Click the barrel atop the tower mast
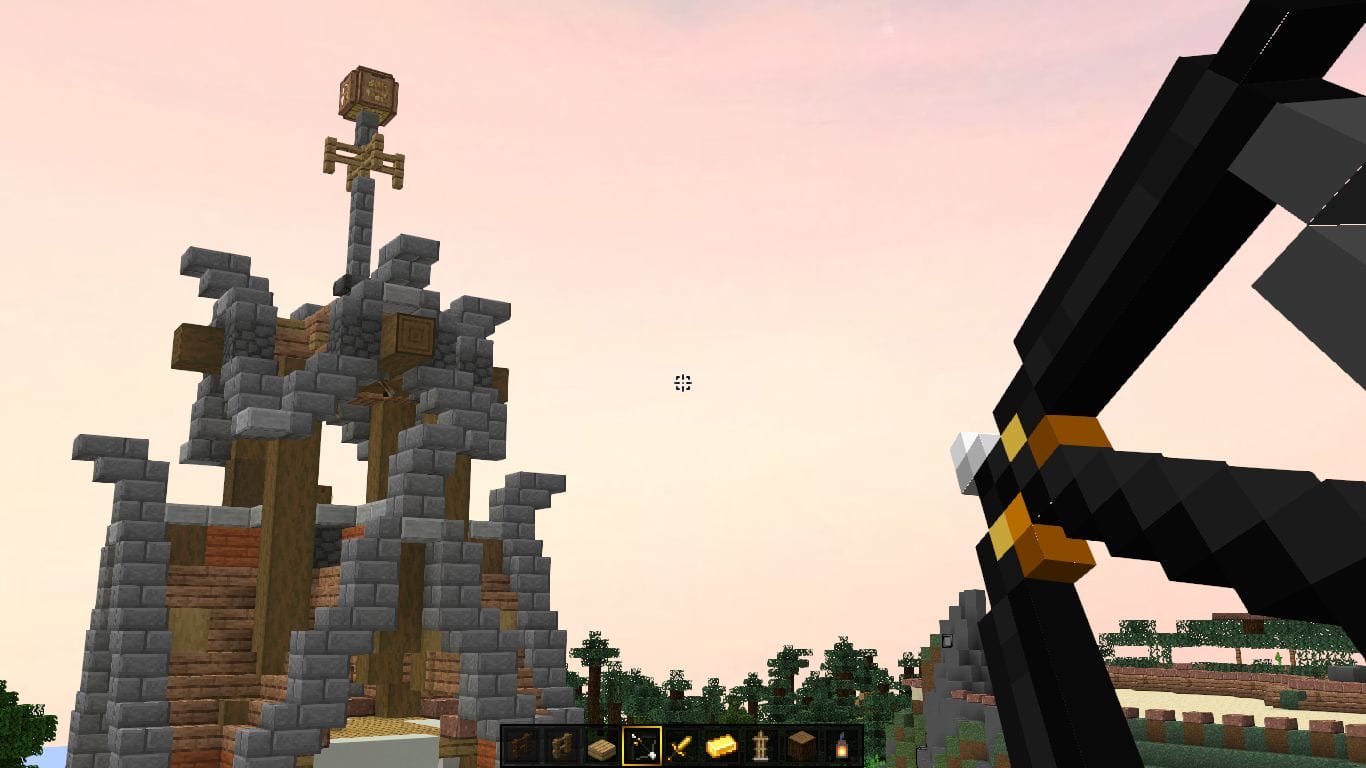1366x768 pixels. [x=370, y=92]
